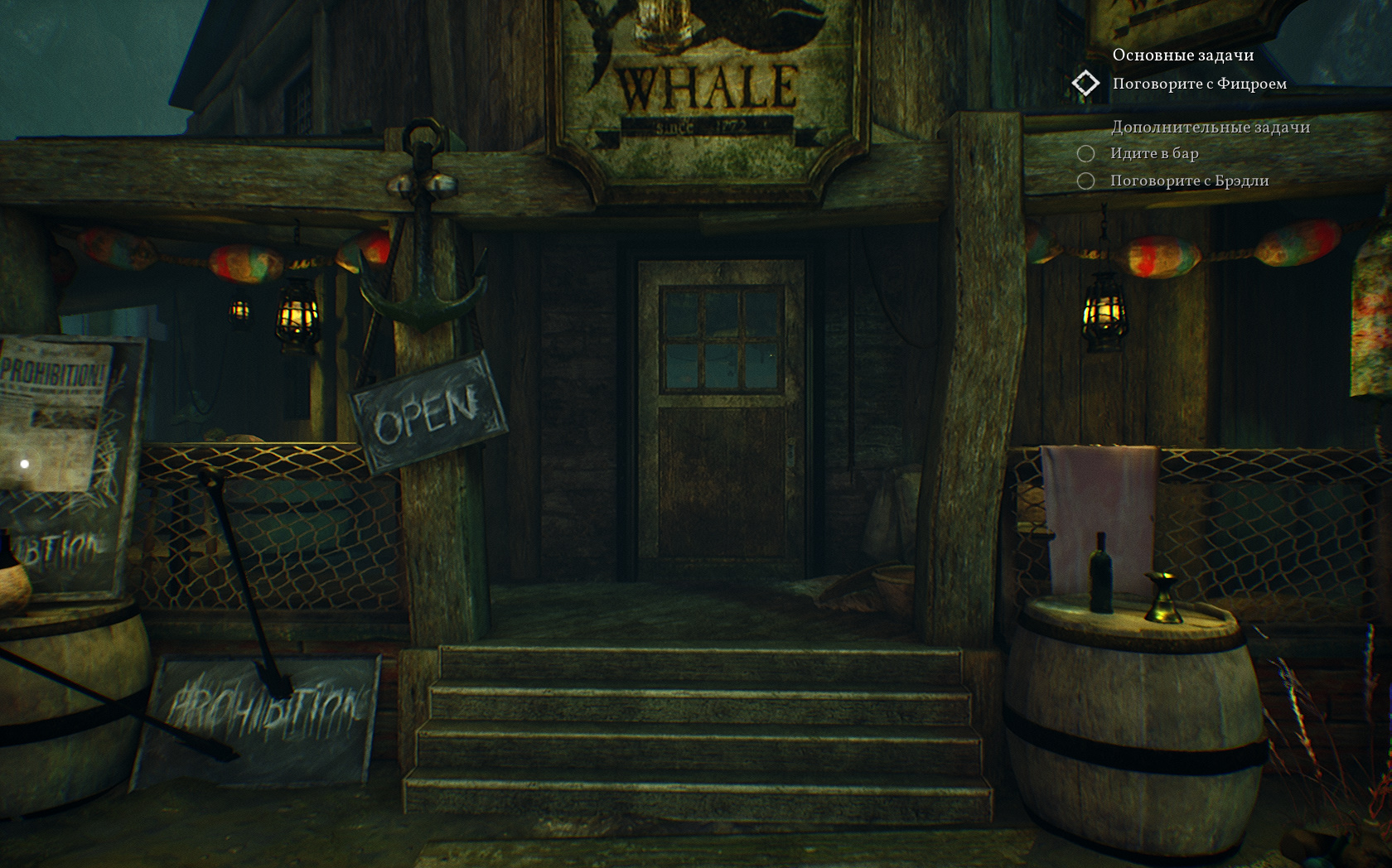Click the "Основные задачи" header

click(x=1182, y=55)
